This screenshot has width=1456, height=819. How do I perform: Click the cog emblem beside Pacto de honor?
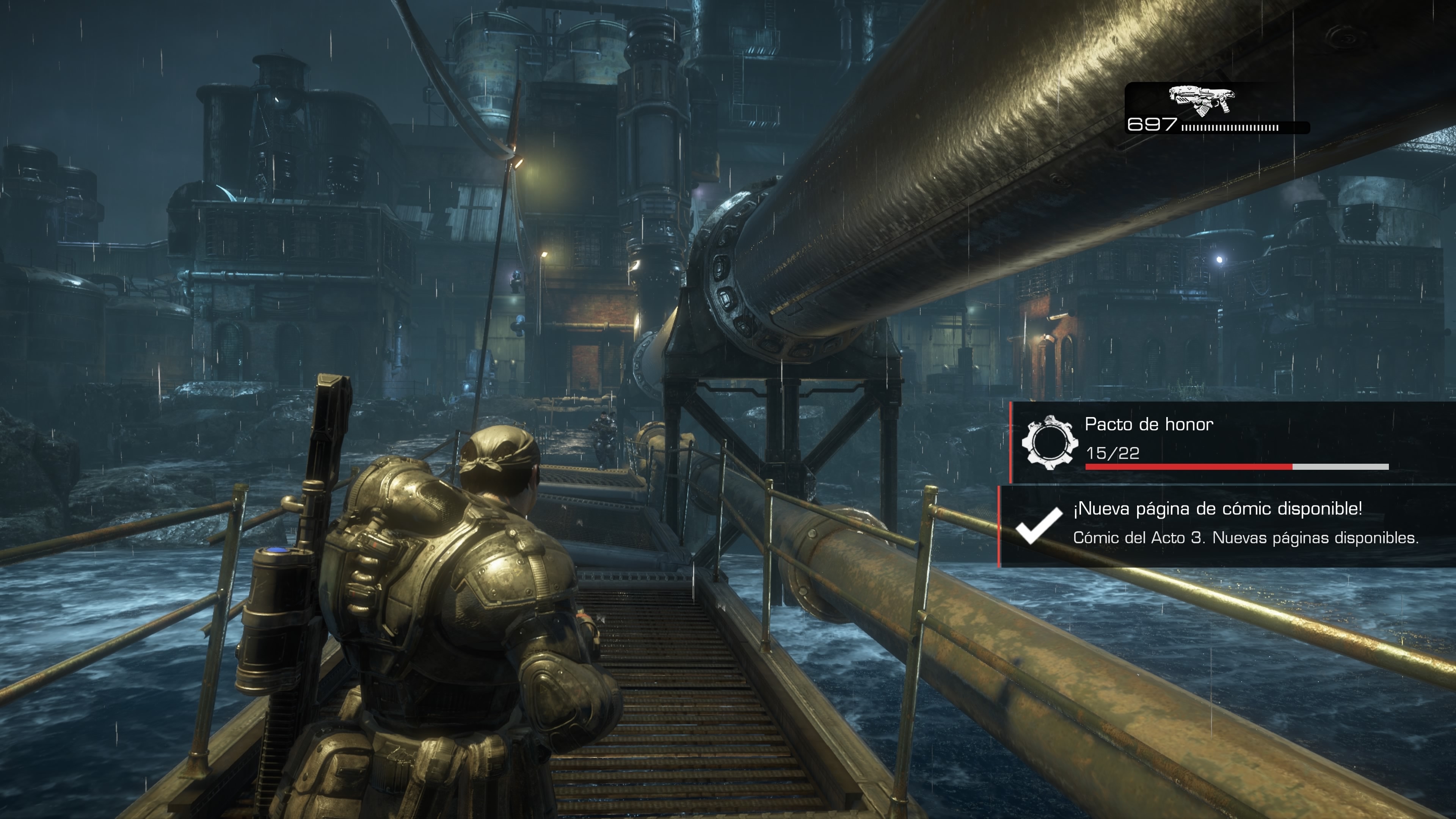[x=1049, y=442]
